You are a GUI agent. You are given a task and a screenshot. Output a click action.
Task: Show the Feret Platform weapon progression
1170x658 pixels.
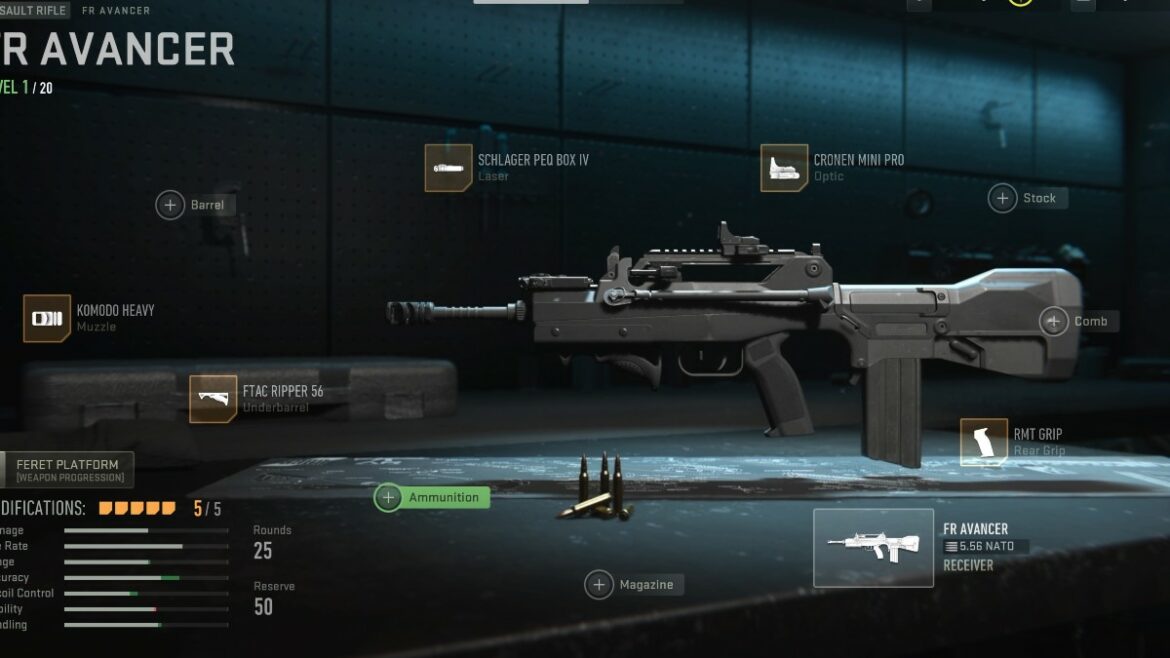pyautogui.click(x=66, y=470)
